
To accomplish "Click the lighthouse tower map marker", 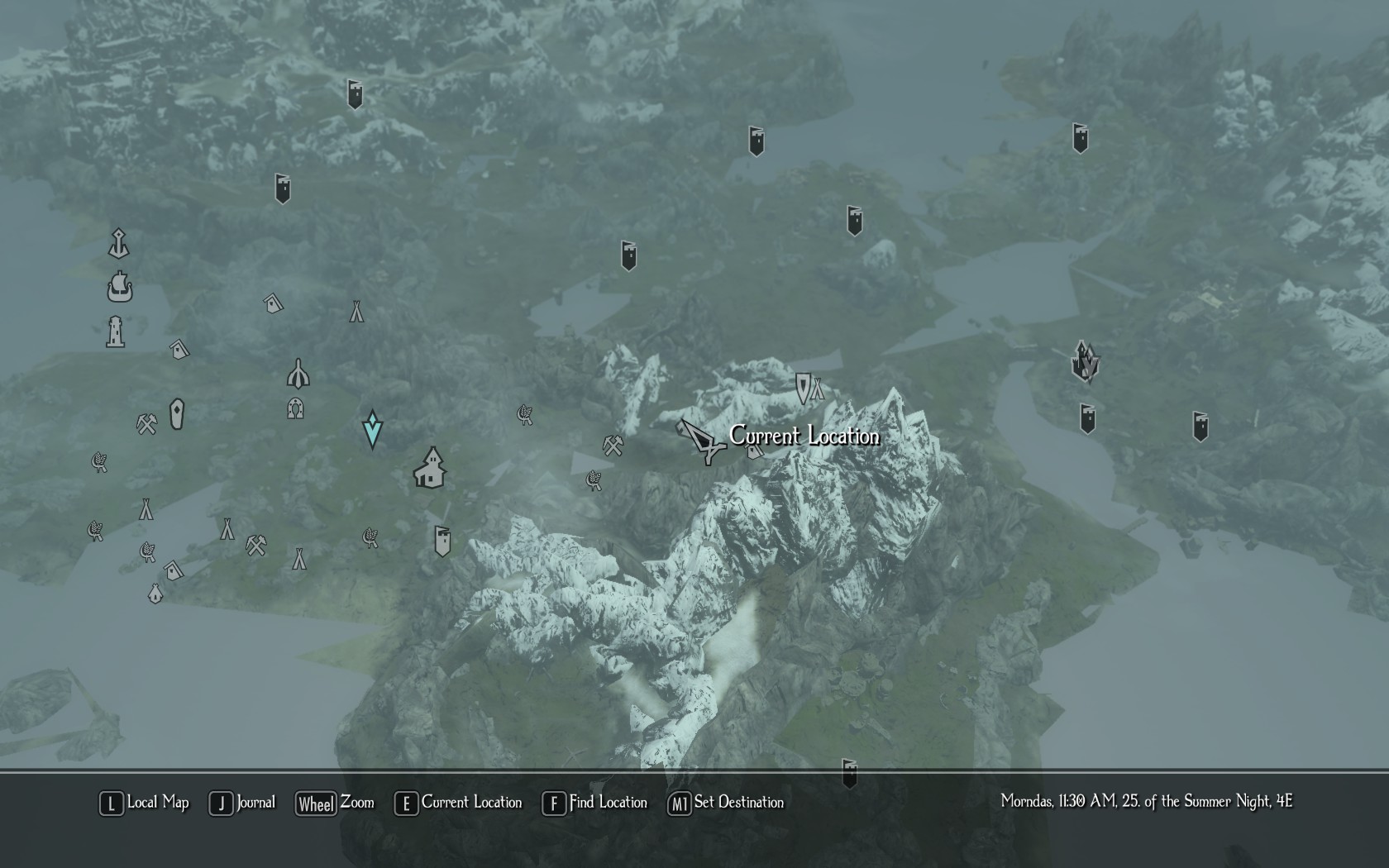I will (x=116, y=331).
